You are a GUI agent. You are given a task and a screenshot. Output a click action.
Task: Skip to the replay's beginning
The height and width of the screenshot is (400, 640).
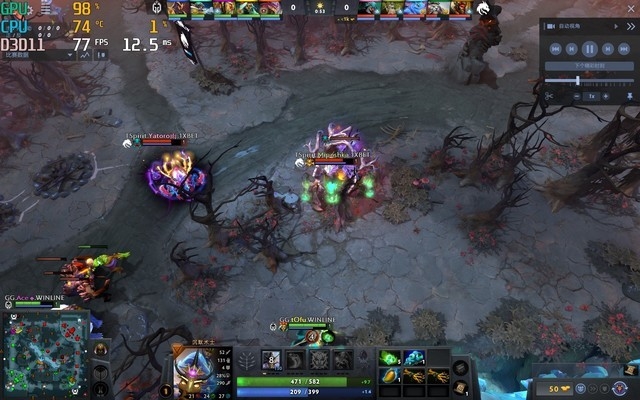click(x=553, y=47)
